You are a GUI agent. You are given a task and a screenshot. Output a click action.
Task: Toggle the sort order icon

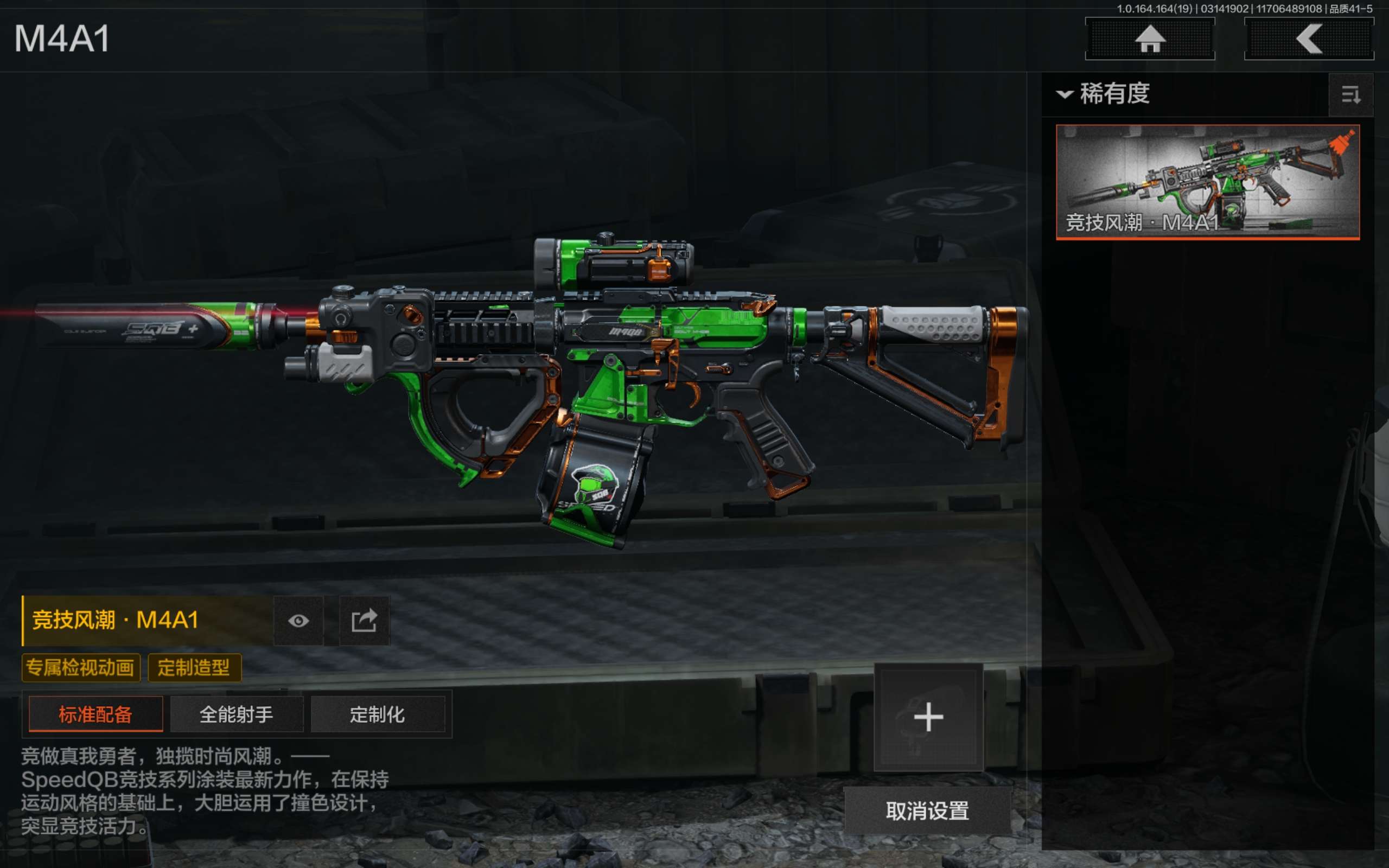(x=1350, y=95)
